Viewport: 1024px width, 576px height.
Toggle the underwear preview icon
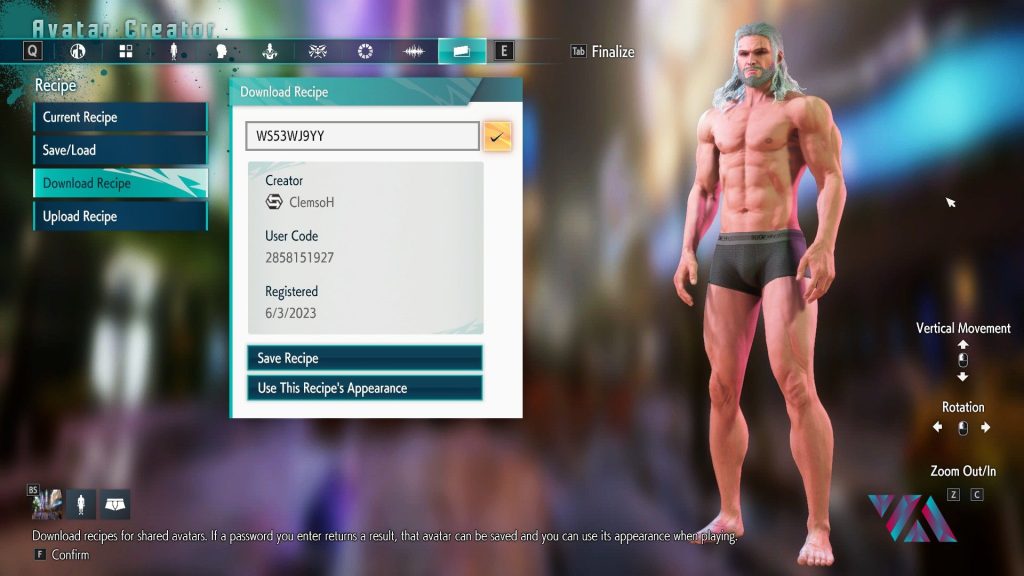115,504
